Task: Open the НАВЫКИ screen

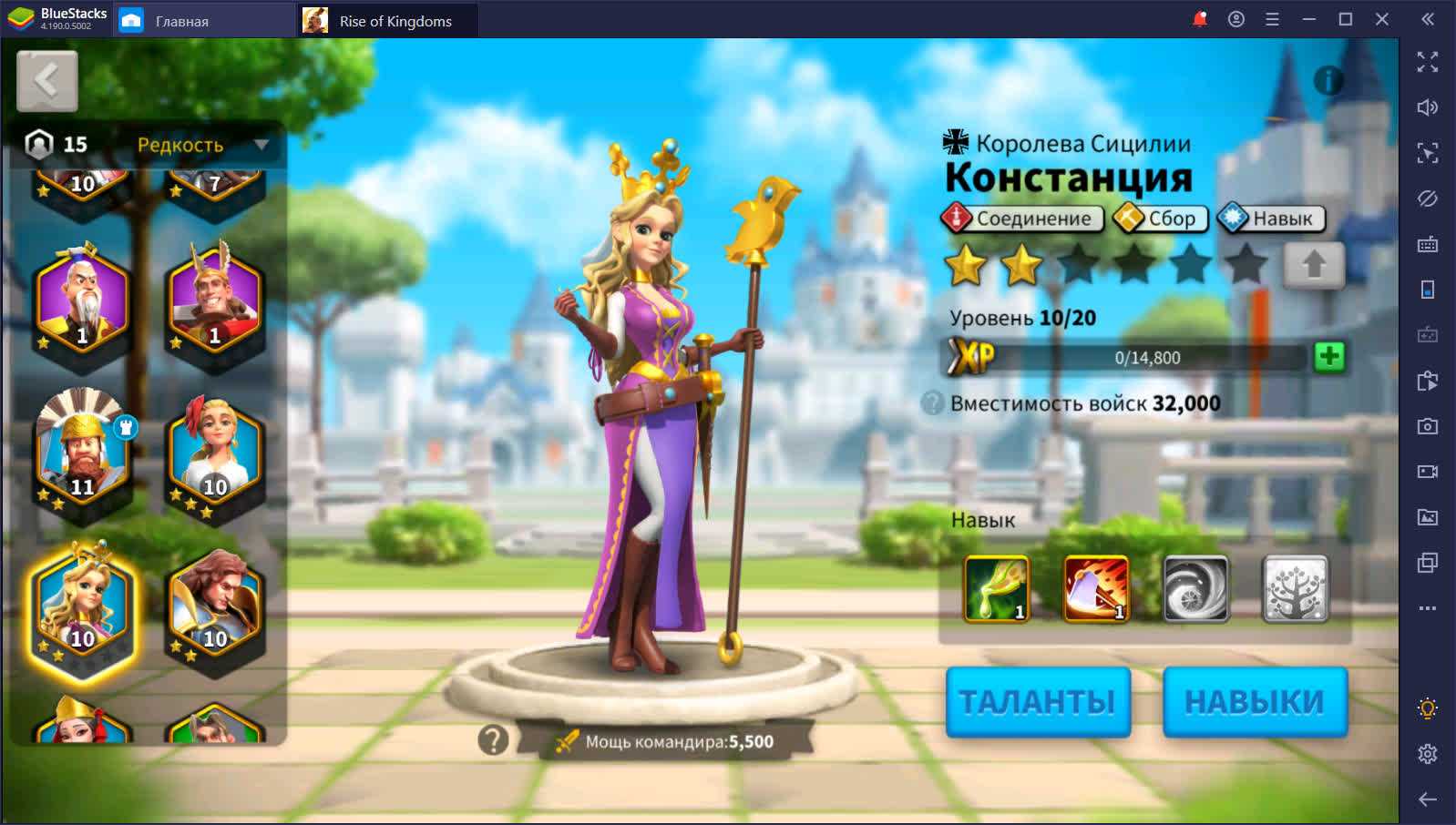Action: (x=1254, y=701)
